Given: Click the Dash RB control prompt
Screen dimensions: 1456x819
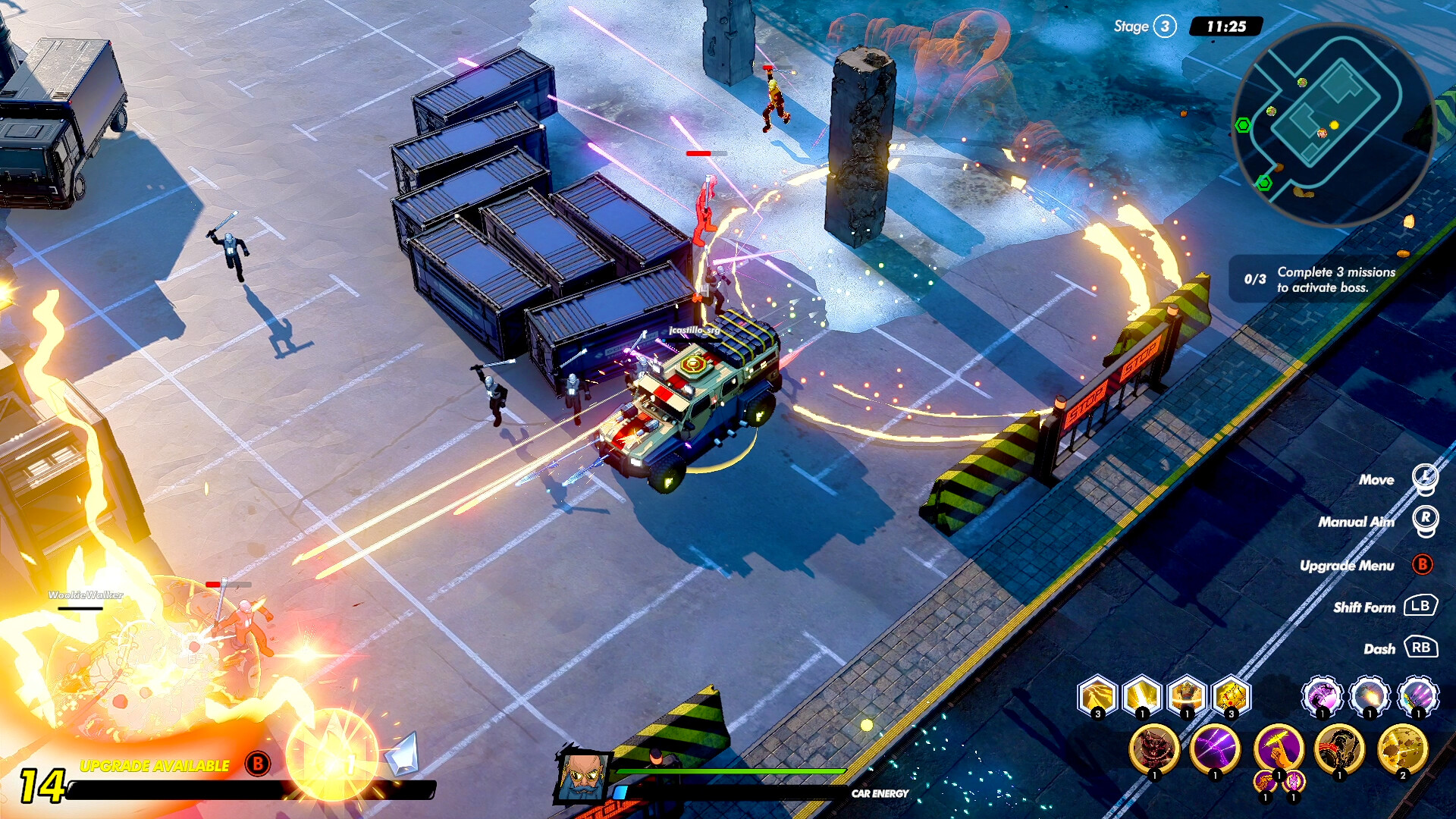Looking at the screenshot, I should coord(1421,649).
